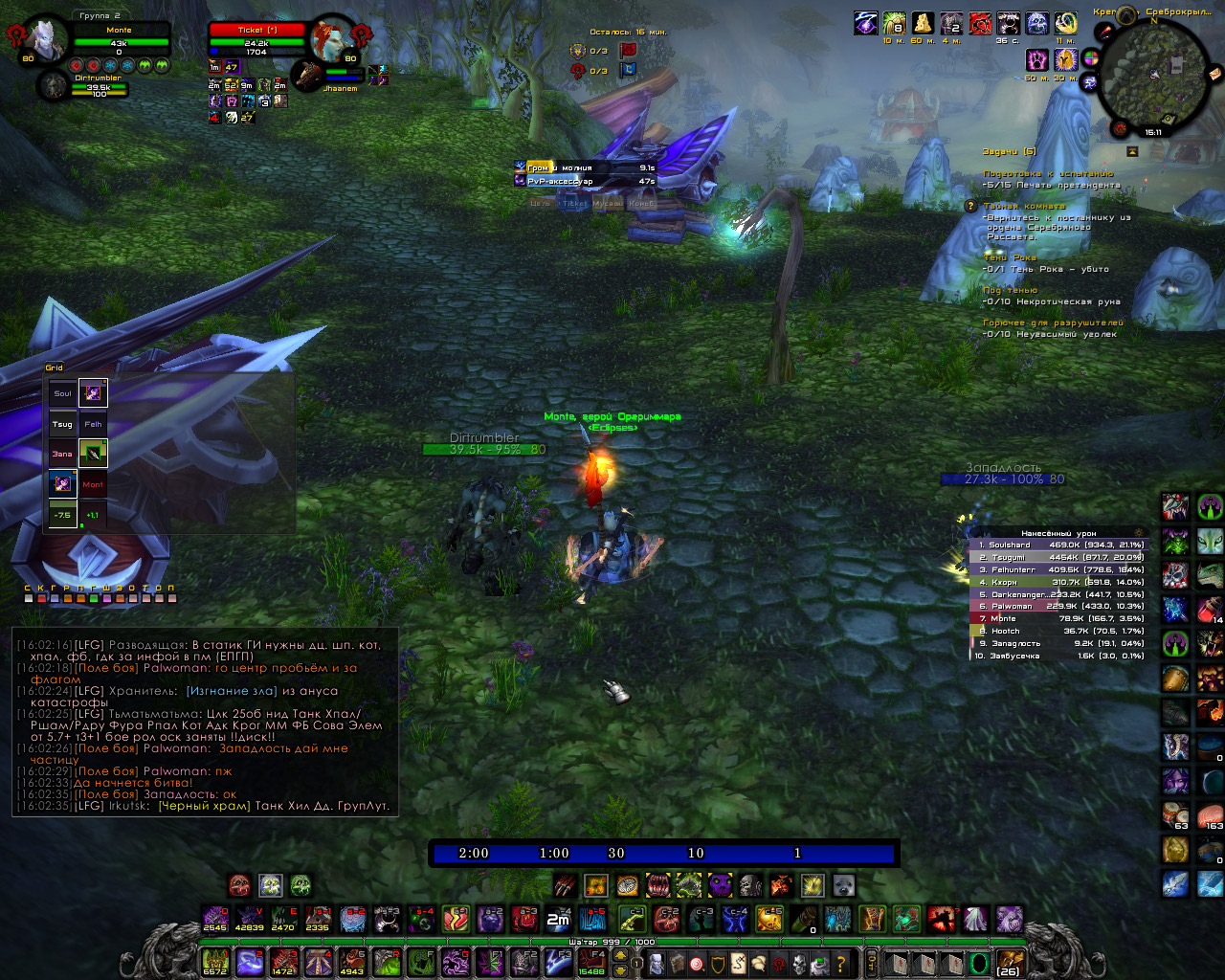Click the purple paw buff icon

pos(1037,59)
